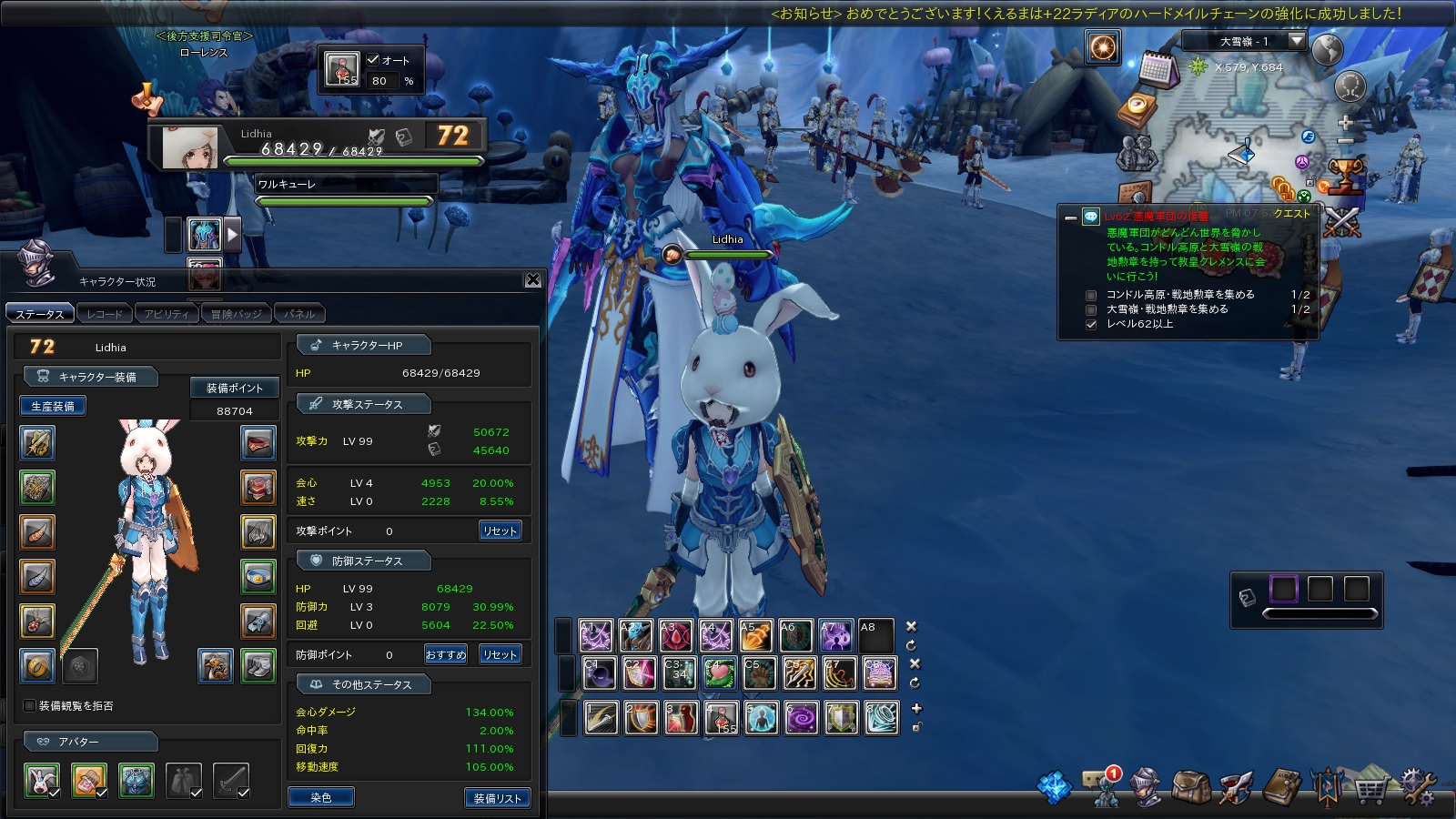Open the 装備リスト equipment list

497,798
